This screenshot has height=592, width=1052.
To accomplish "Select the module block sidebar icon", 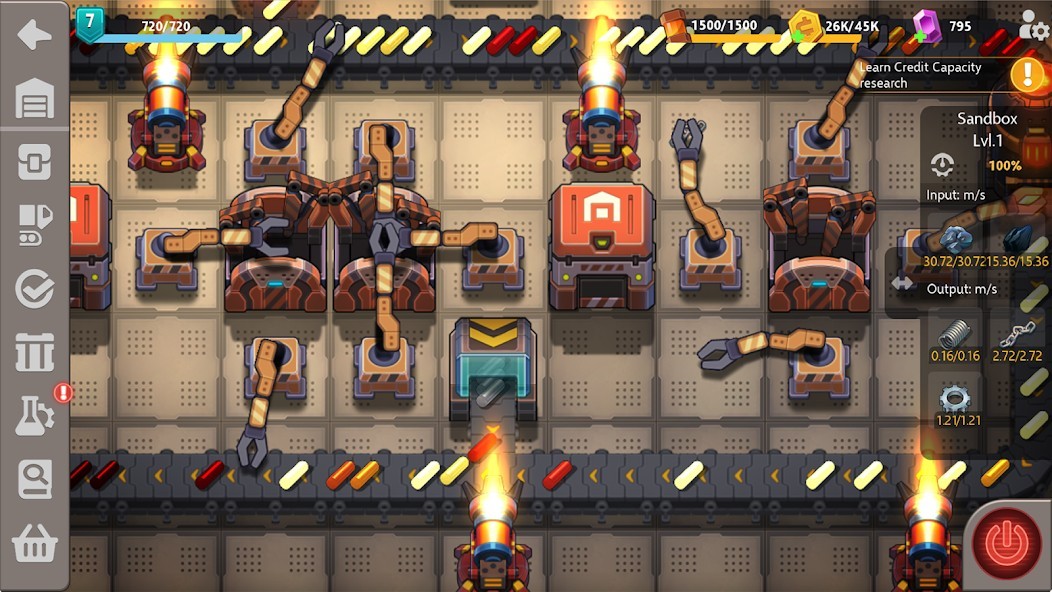I will (x=34, y=162).
